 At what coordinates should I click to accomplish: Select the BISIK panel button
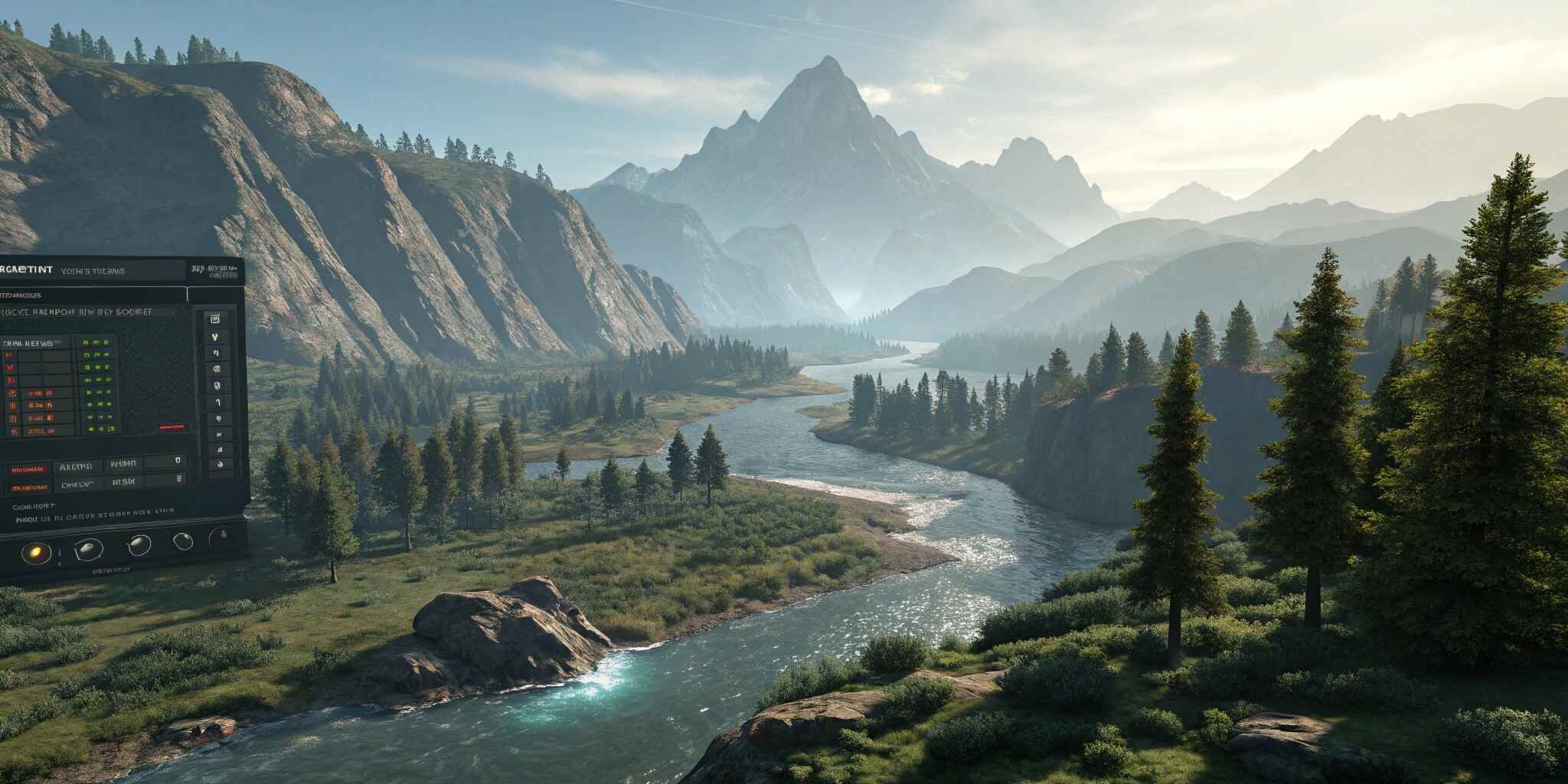(x=122, y=482)
